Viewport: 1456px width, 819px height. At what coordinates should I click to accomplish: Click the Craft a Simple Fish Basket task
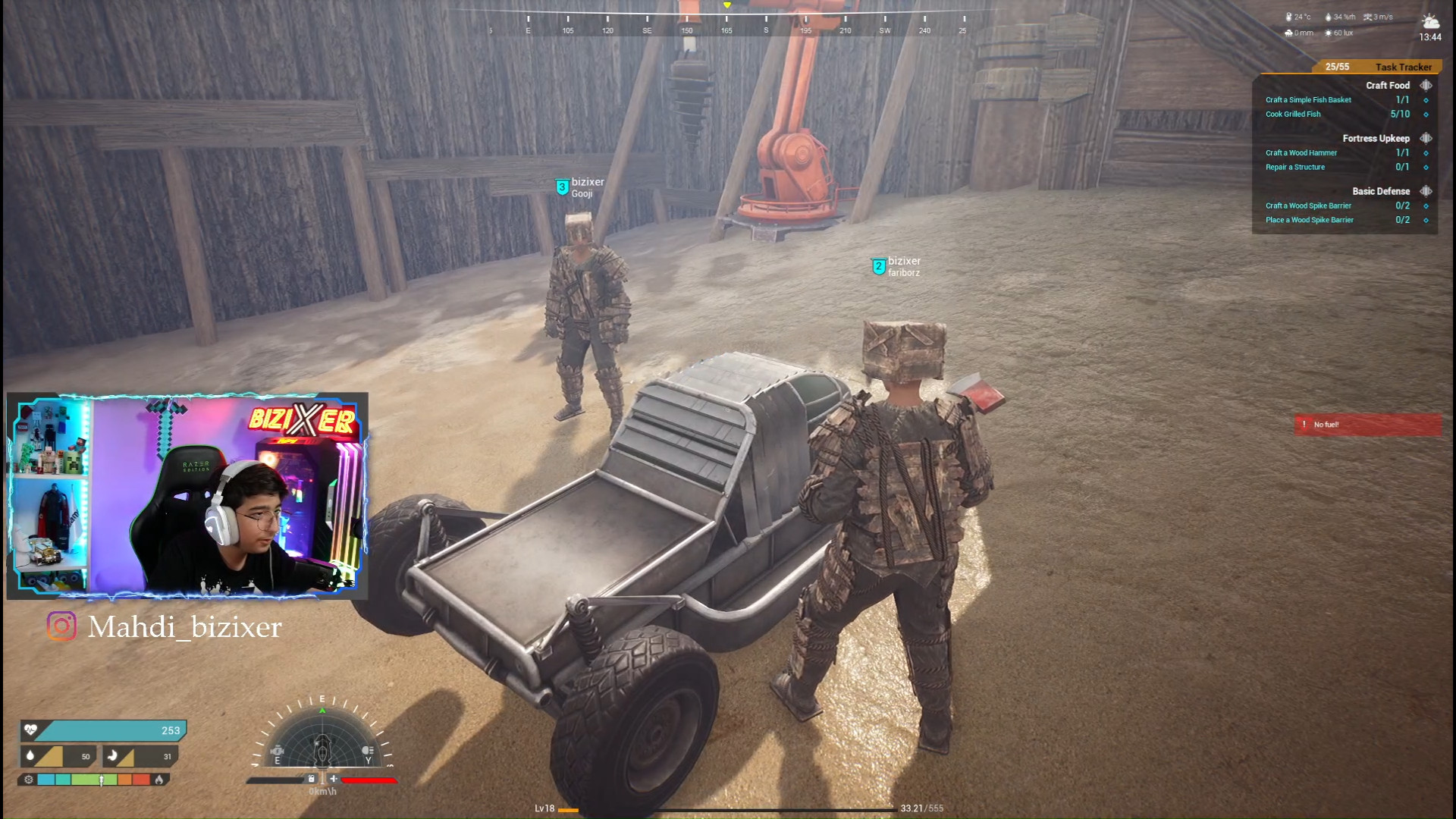1308,100
